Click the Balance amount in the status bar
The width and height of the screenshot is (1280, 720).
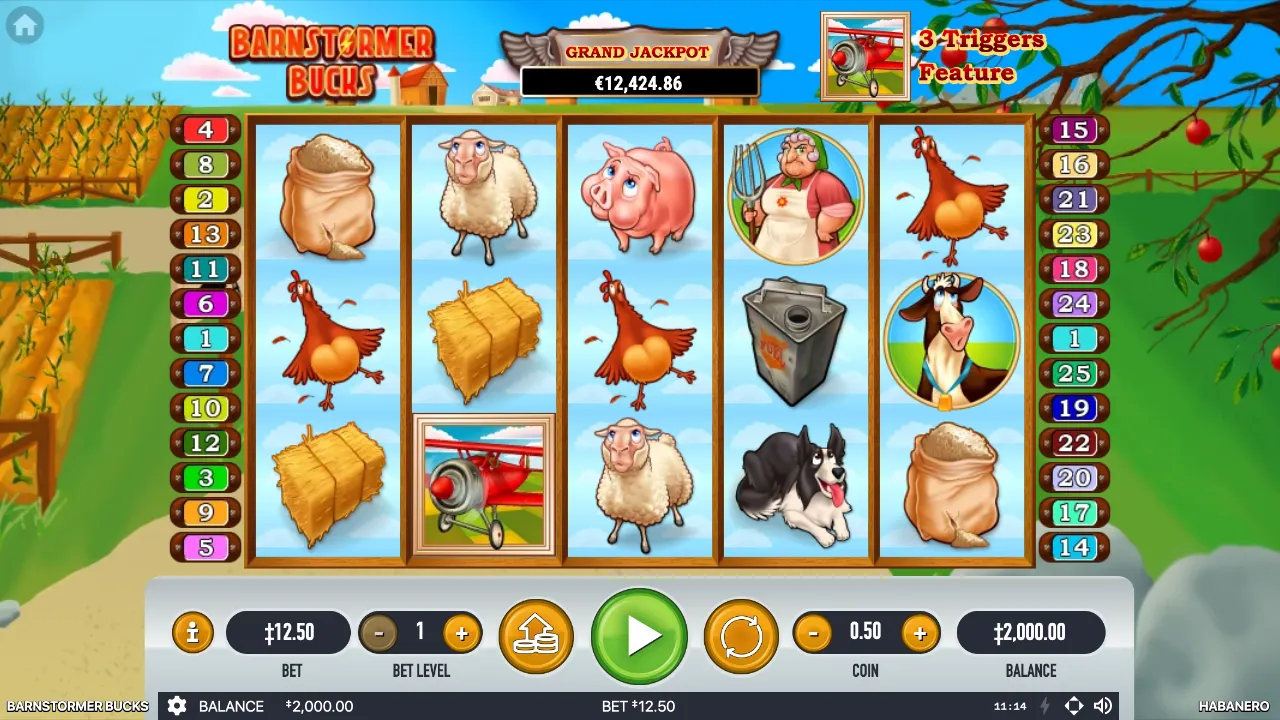tap(320, 706)
